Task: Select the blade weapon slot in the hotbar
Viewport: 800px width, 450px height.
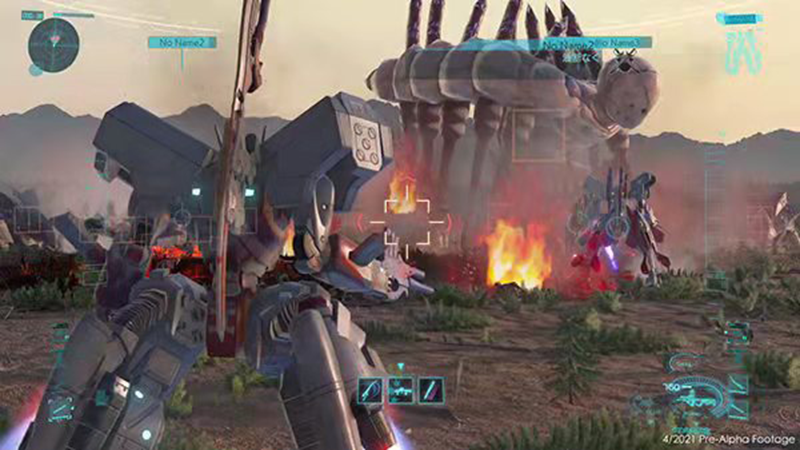Action: (x=370, y=389)
